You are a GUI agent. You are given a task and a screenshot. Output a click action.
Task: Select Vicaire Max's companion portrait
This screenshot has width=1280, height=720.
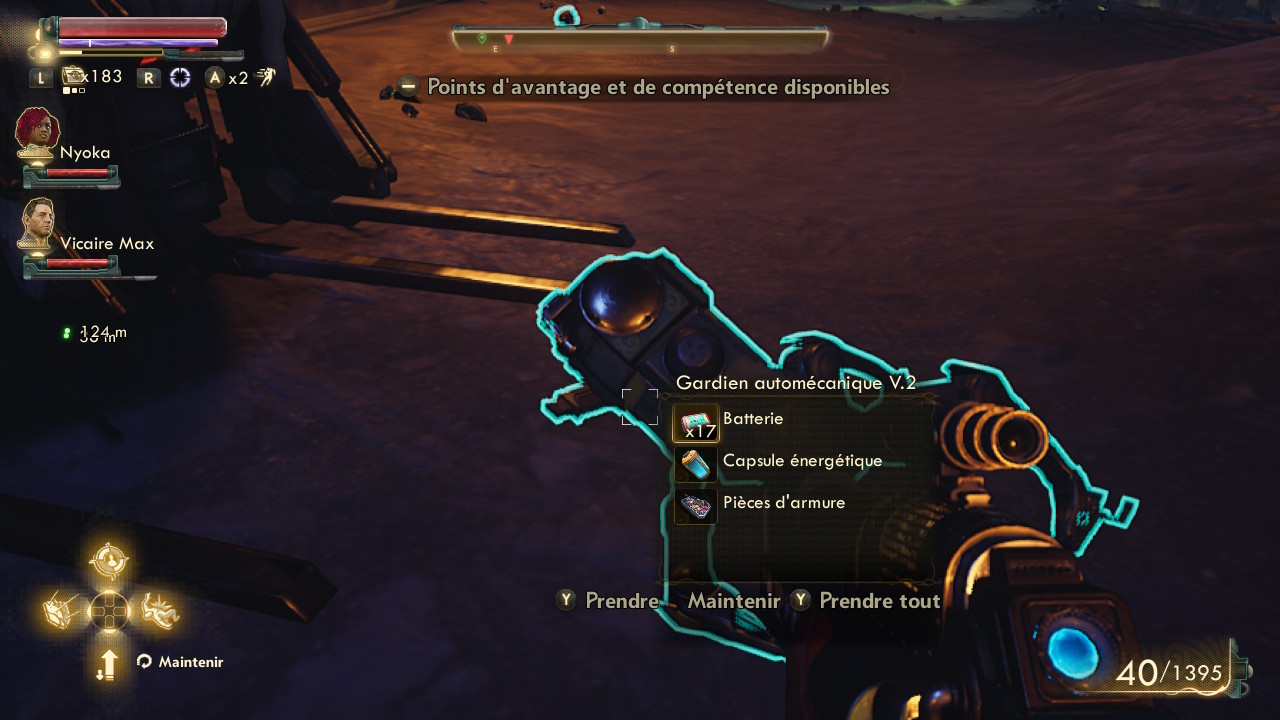click(37, 224)
